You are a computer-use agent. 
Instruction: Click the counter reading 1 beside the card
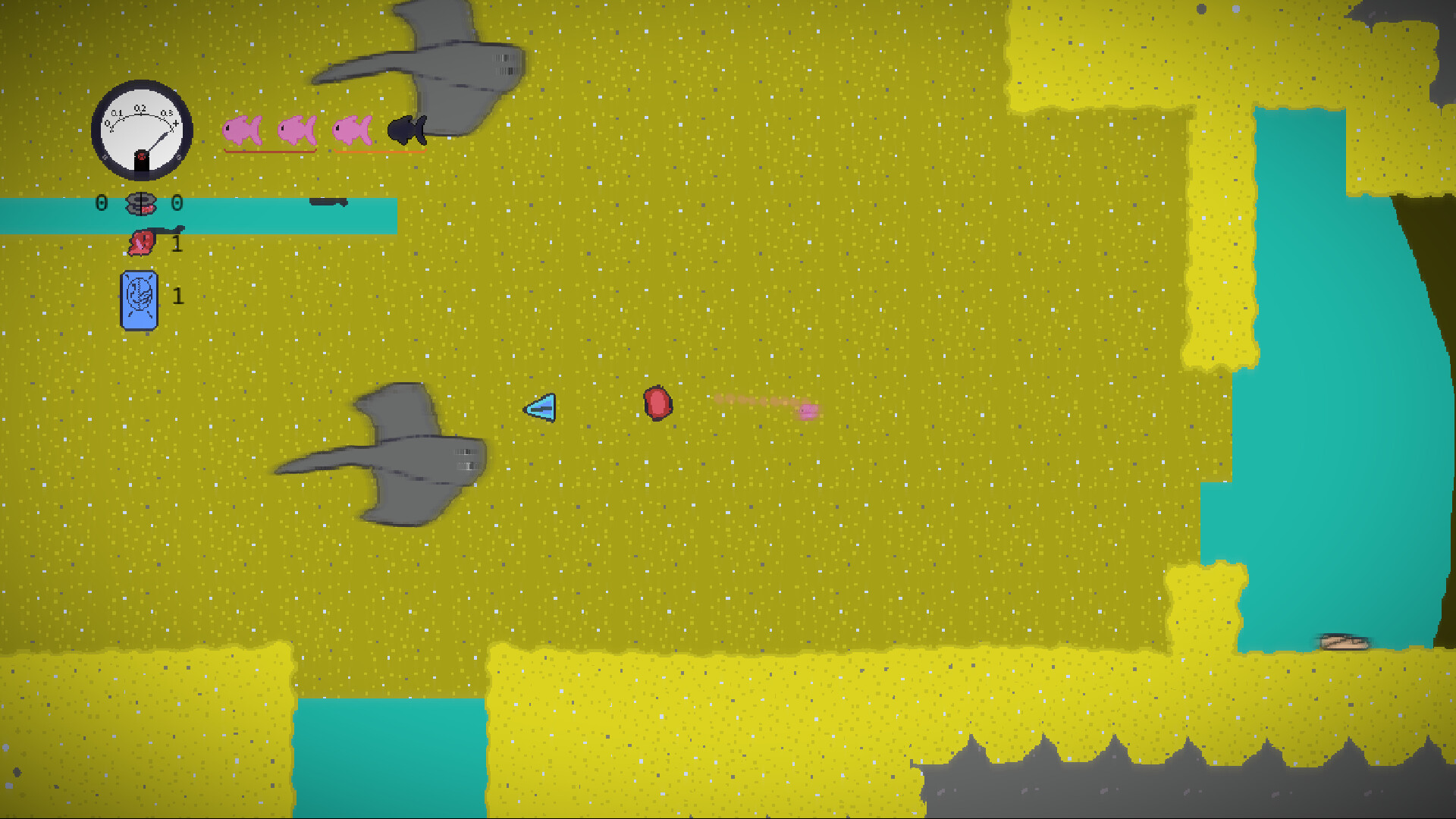(x=177, y=296)
